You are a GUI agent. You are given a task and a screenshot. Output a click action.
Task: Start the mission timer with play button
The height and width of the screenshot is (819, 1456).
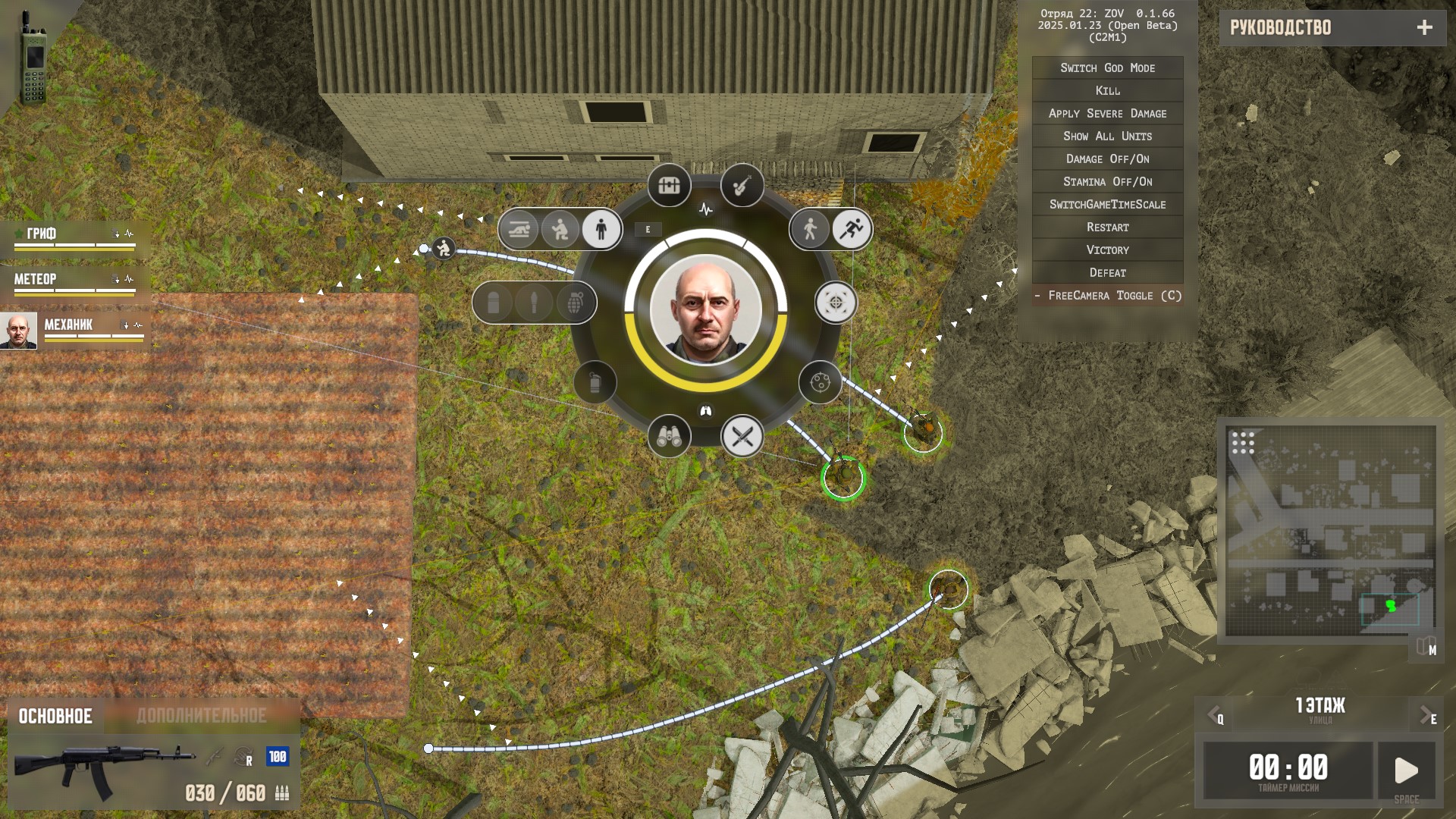tap(1406, 770)
